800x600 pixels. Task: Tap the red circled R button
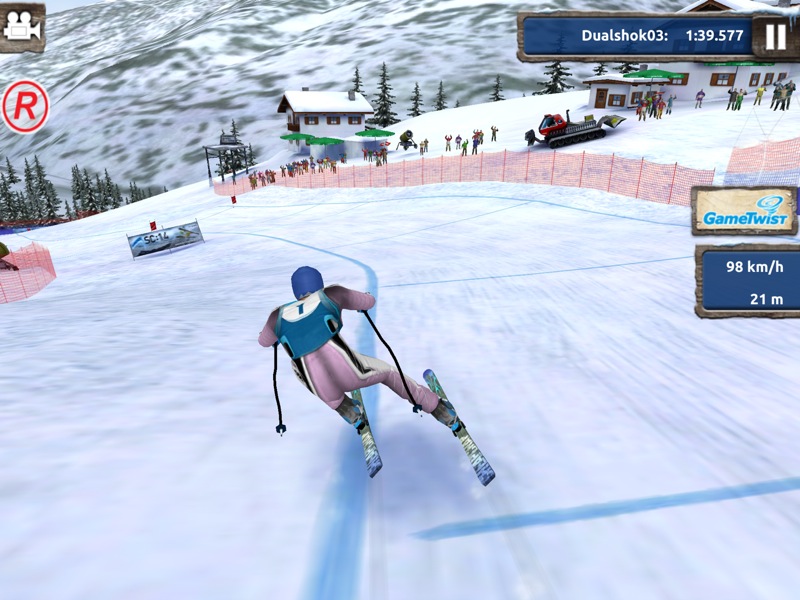[x=25, y=107]
